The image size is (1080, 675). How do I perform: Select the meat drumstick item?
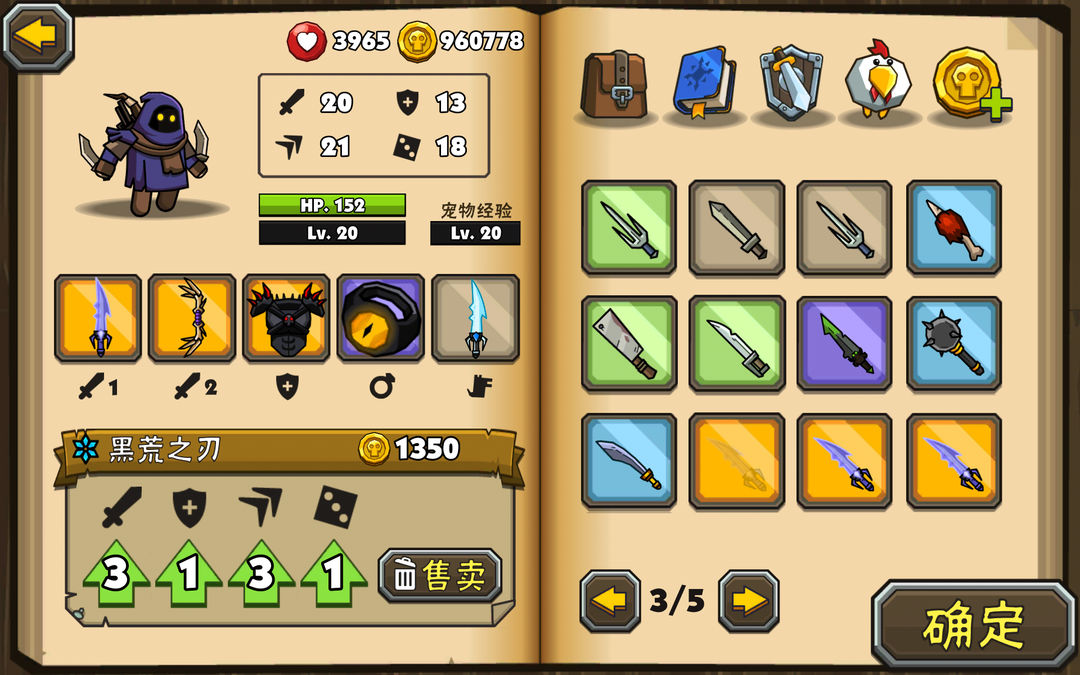coord(953,227)
